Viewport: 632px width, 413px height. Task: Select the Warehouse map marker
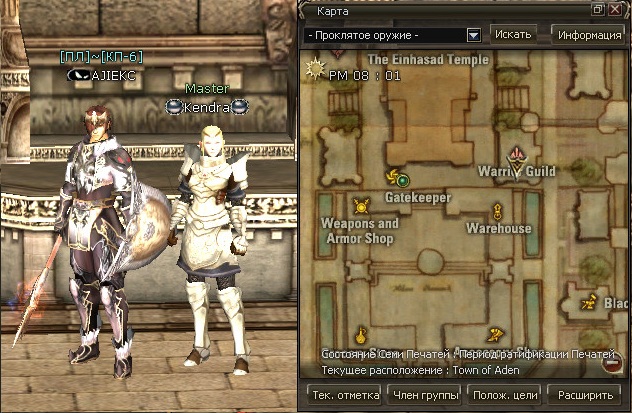[x=498, y=211]
